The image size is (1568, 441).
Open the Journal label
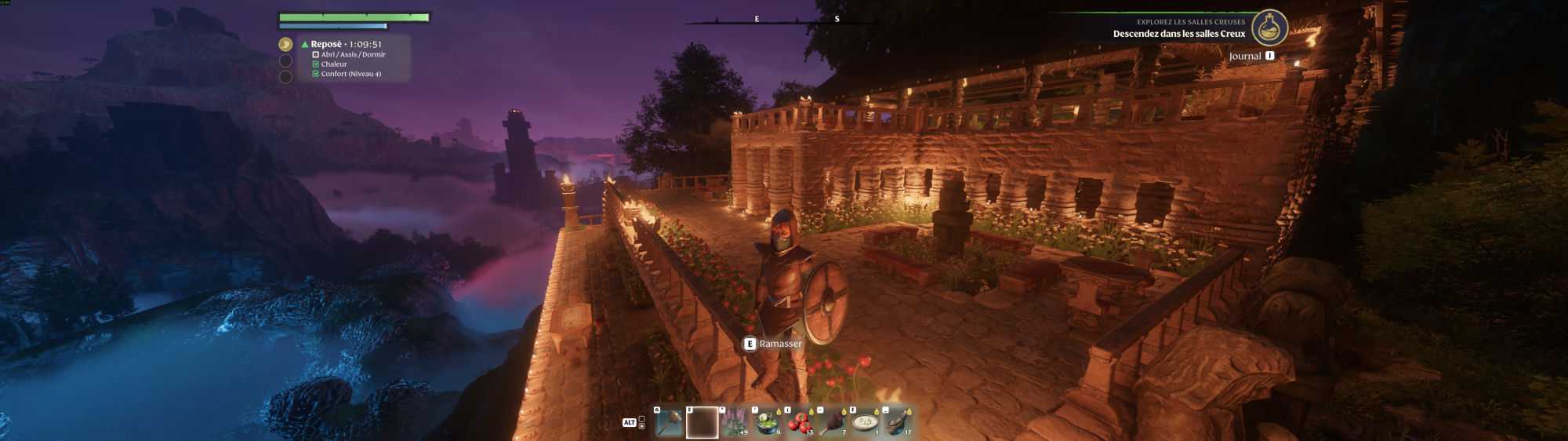coord(1244,56)
